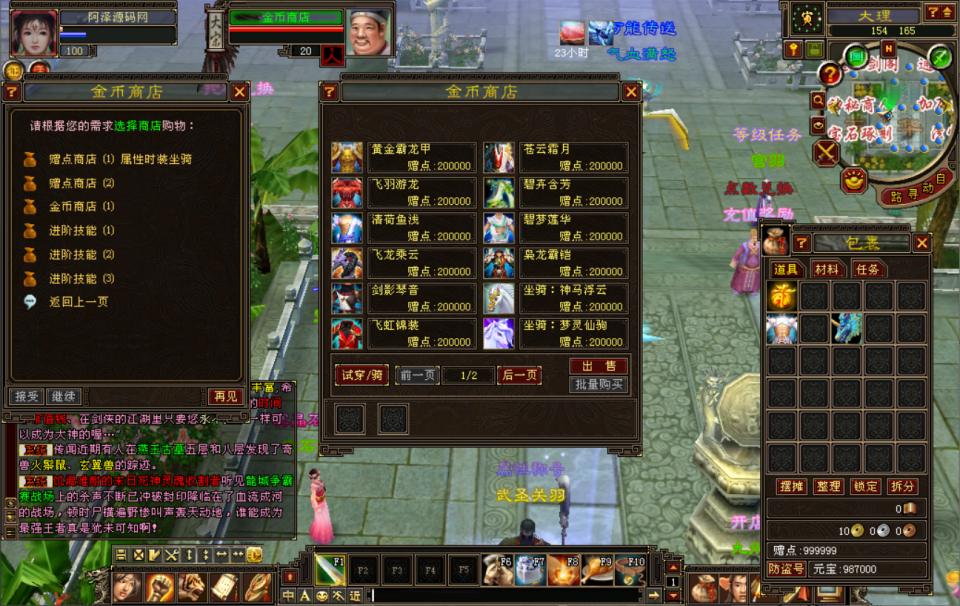Open 批量购买 bulk purchase
The height and width of the screenshot is (606, 960).
coord(598,384)
